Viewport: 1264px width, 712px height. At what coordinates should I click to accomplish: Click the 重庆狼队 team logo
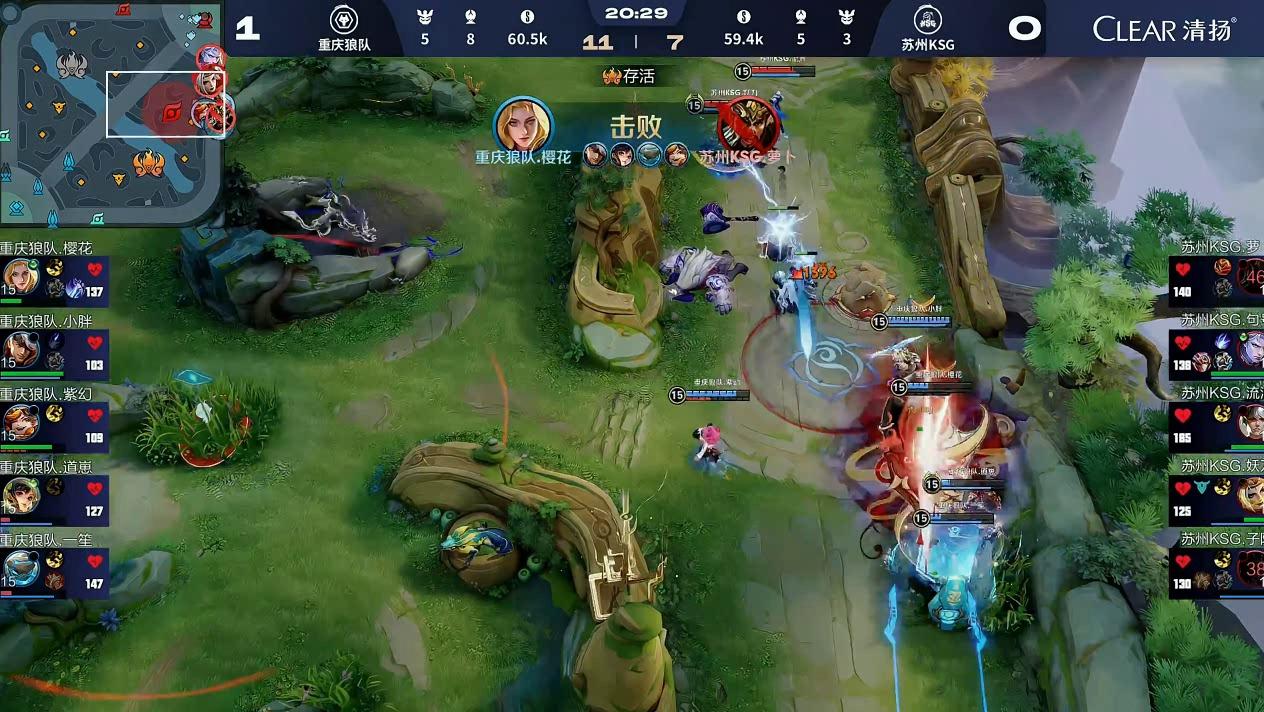[344, 20]
